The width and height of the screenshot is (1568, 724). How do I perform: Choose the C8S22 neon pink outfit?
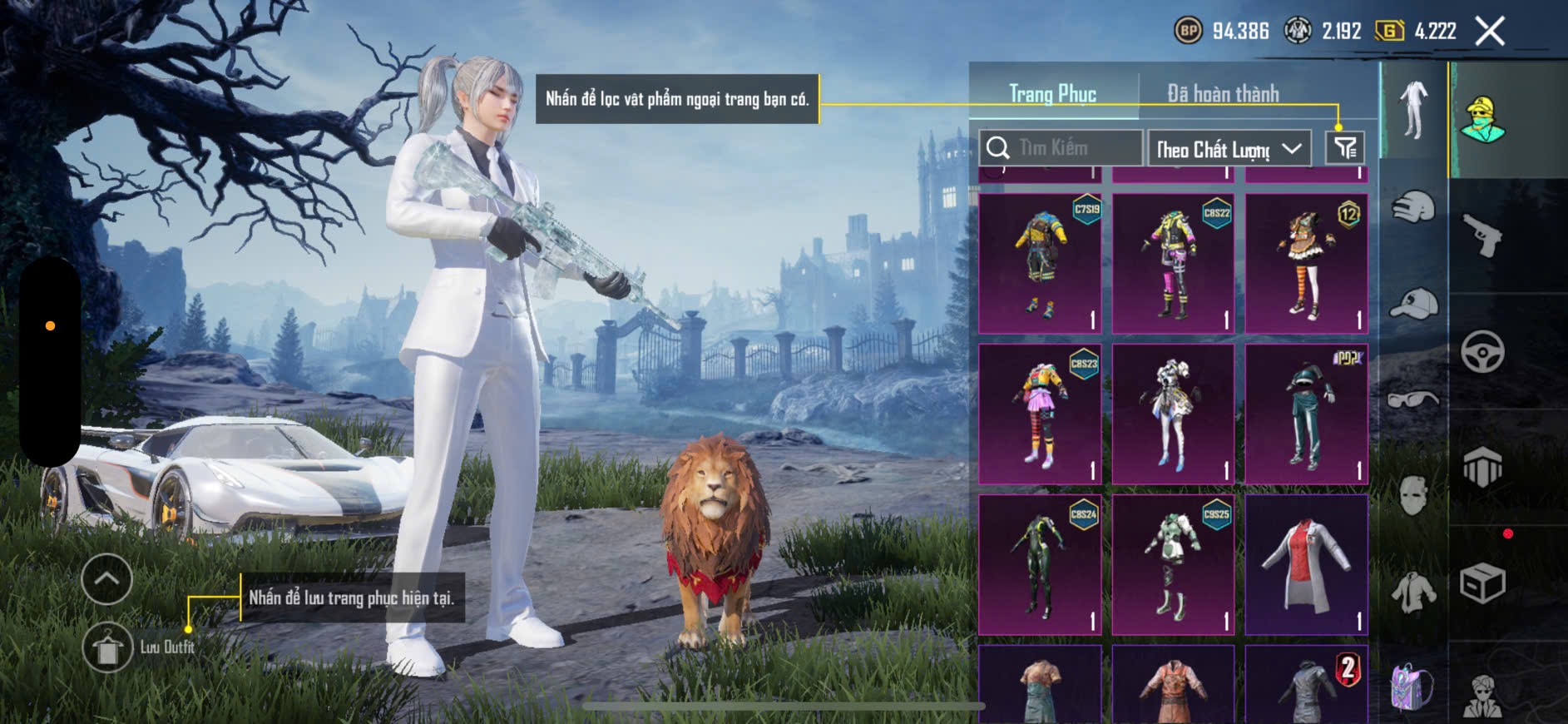coord(1173,264)
